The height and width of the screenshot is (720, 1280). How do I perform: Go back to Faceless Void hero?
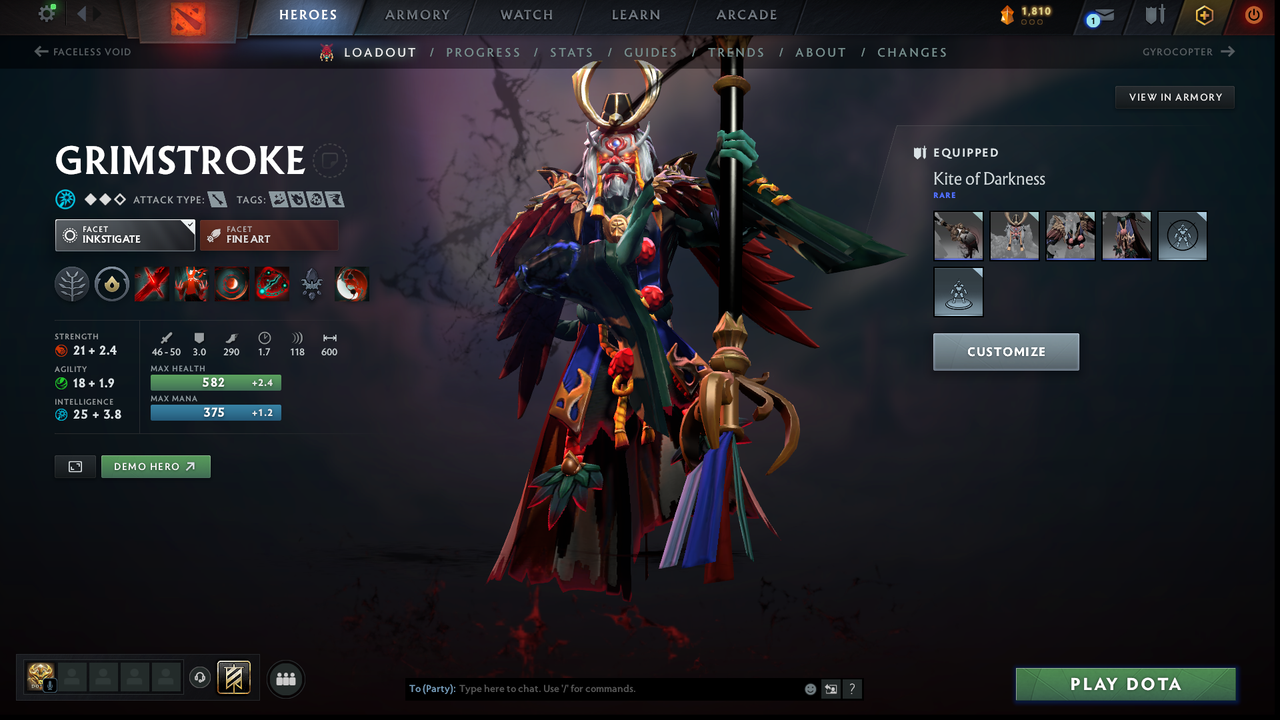(x=83, y=51)
